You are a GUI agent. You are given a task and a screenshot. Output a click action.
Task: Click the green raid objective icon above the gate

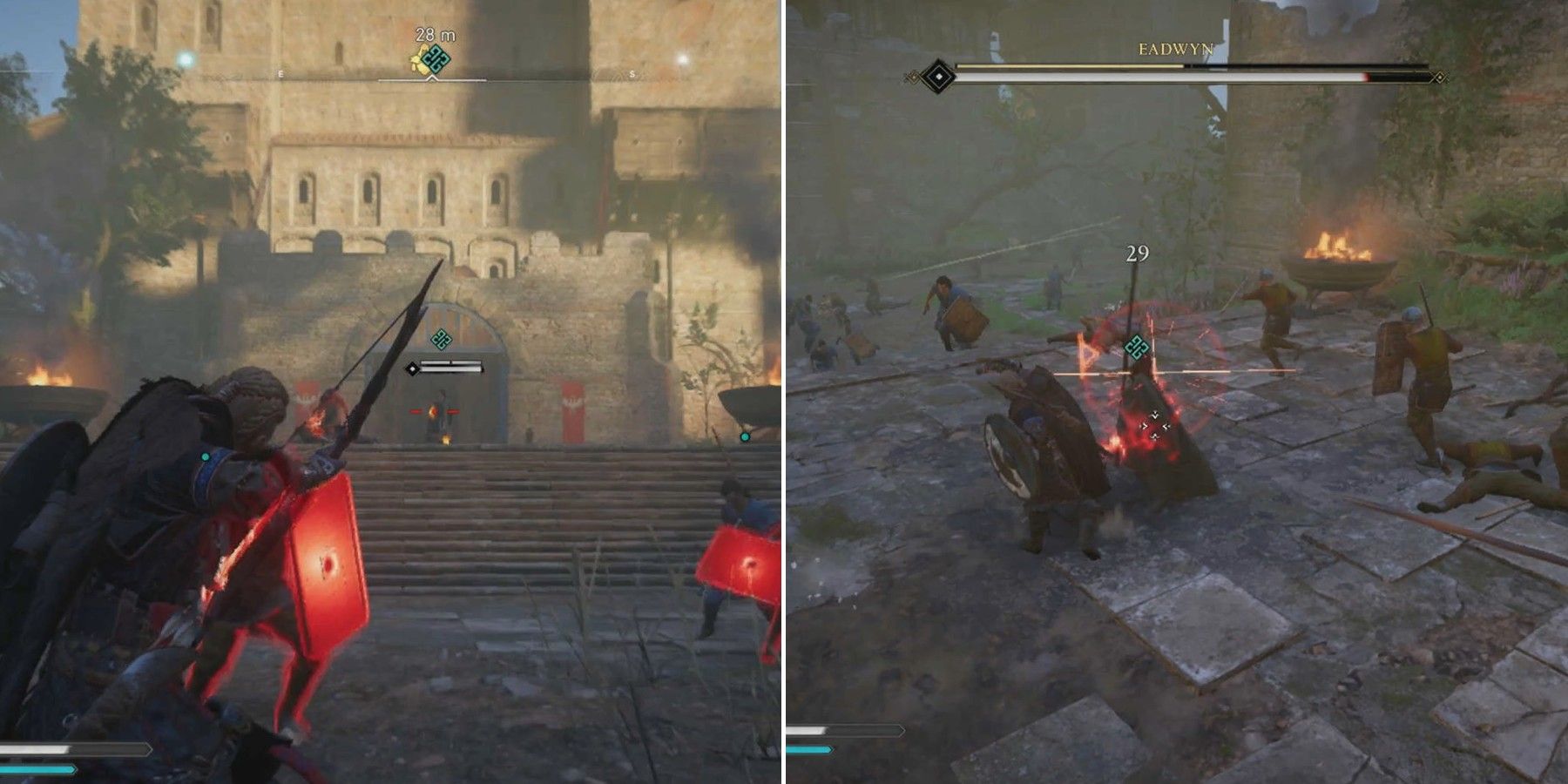(x=442, y=339)
